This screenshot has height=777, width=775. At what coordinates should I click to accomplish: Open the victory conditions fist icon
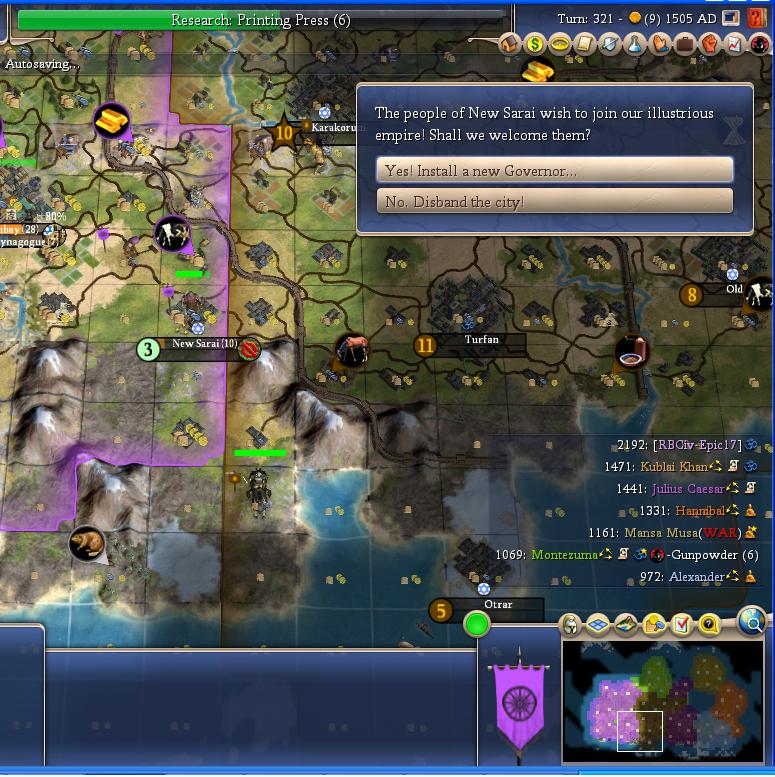coord(710,44)
